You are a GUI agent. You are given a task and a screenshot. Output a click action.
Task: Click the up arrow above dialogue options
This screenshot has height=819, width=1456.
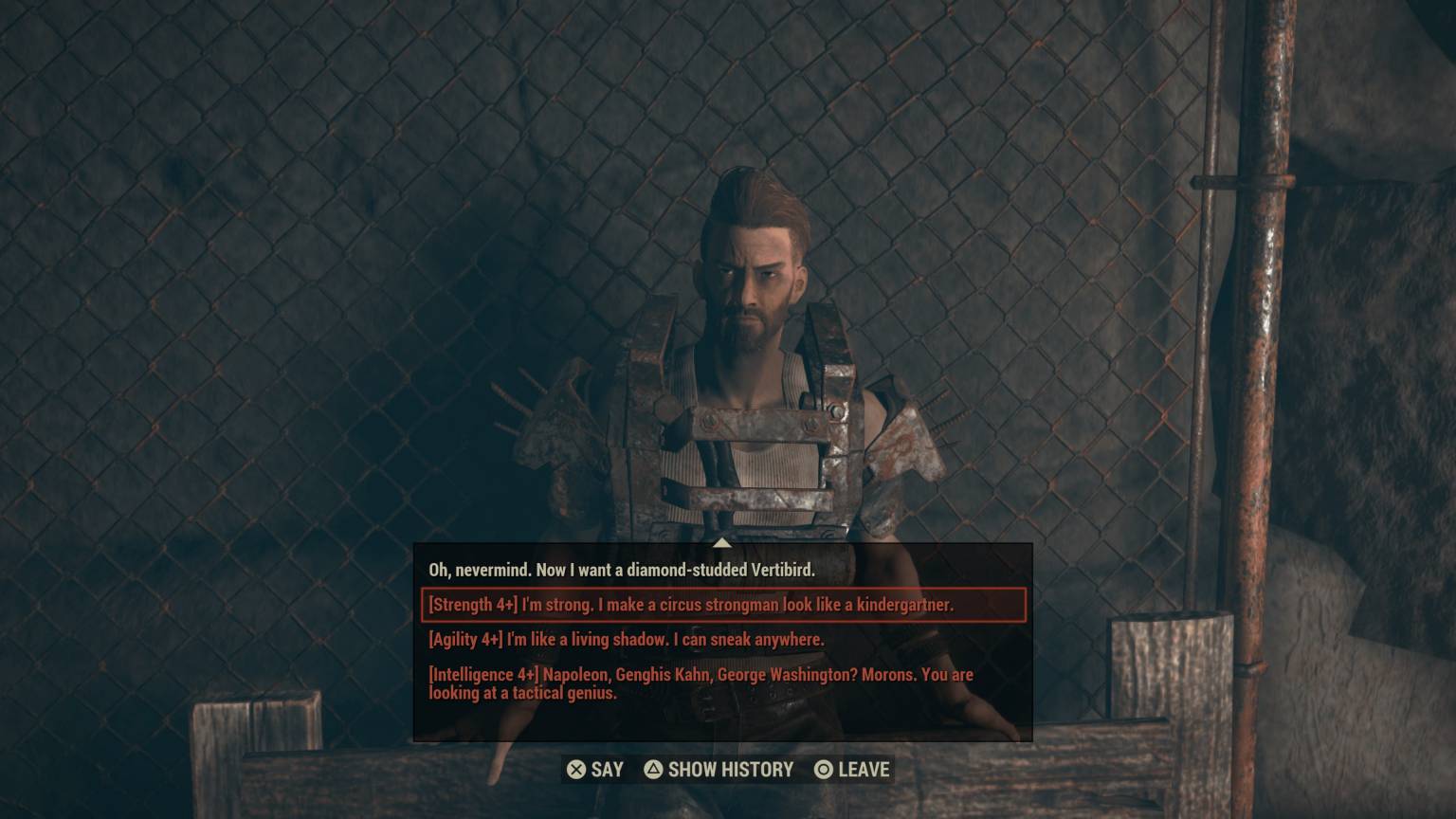[x=722, y=543]
